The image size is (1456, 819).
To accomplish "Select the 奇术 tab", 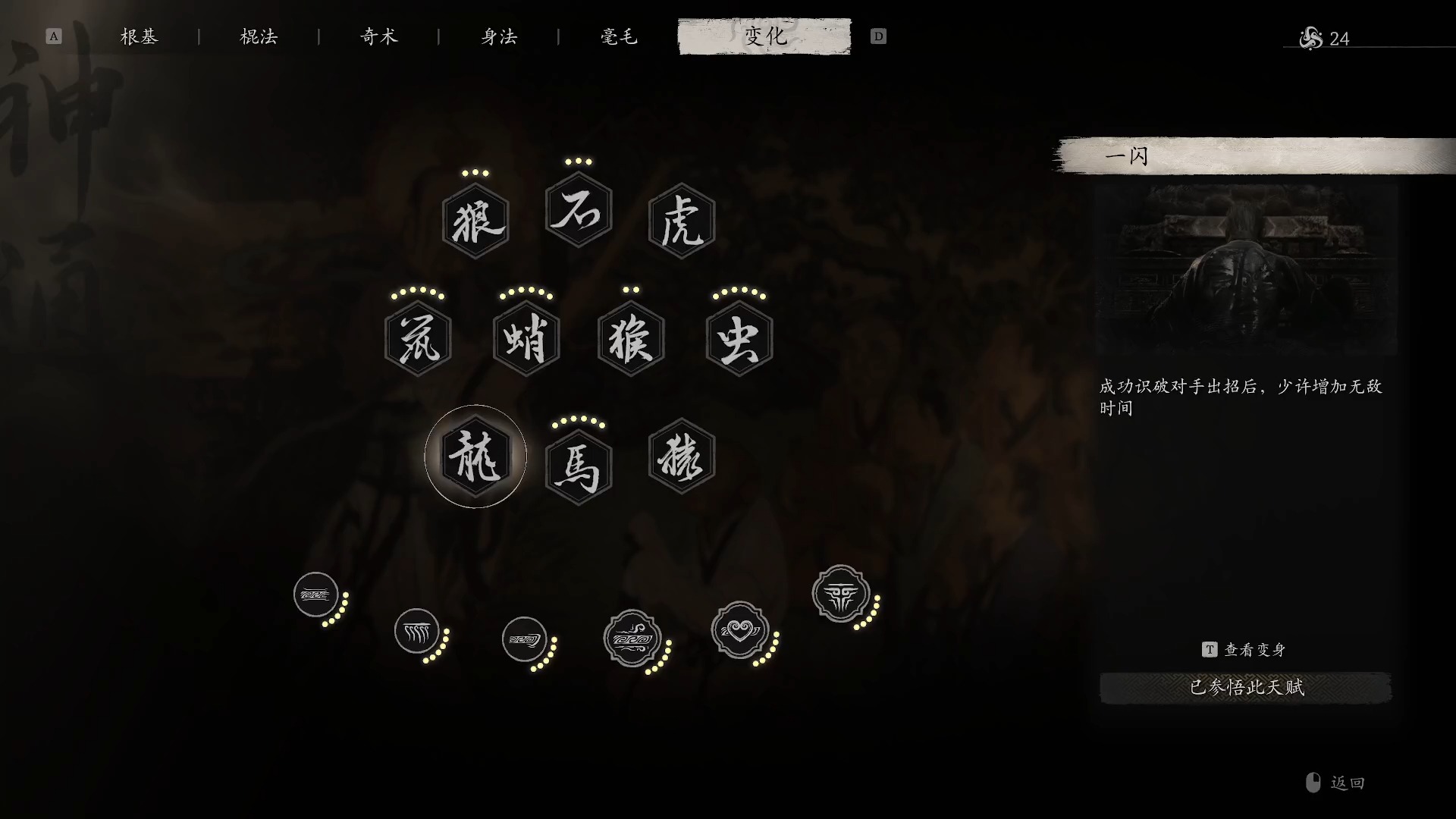I will [x=378, y=36].
